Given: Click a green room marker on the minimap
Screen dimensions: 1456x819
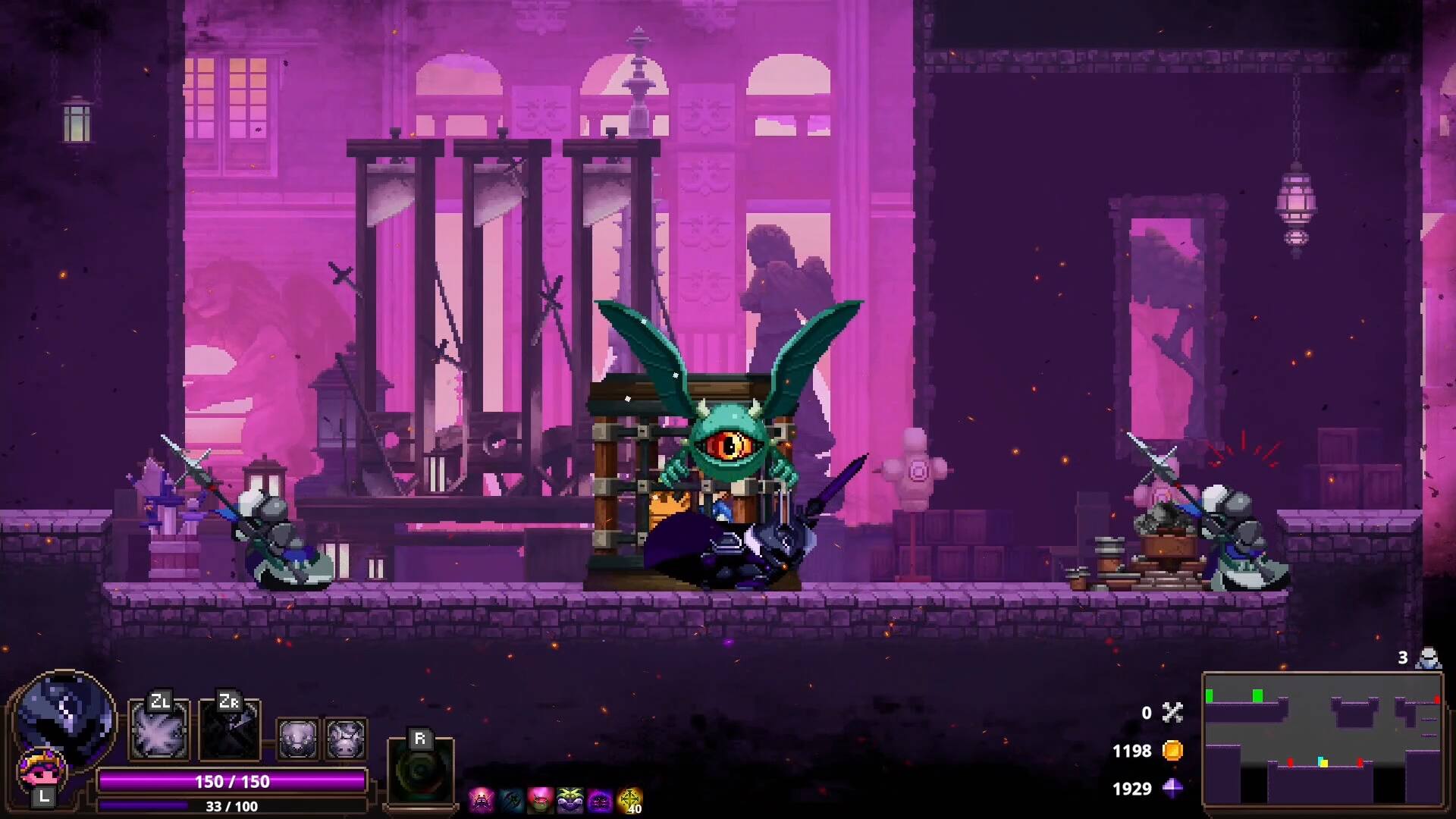Looking at the screenshot, I should coord(1210,696).
